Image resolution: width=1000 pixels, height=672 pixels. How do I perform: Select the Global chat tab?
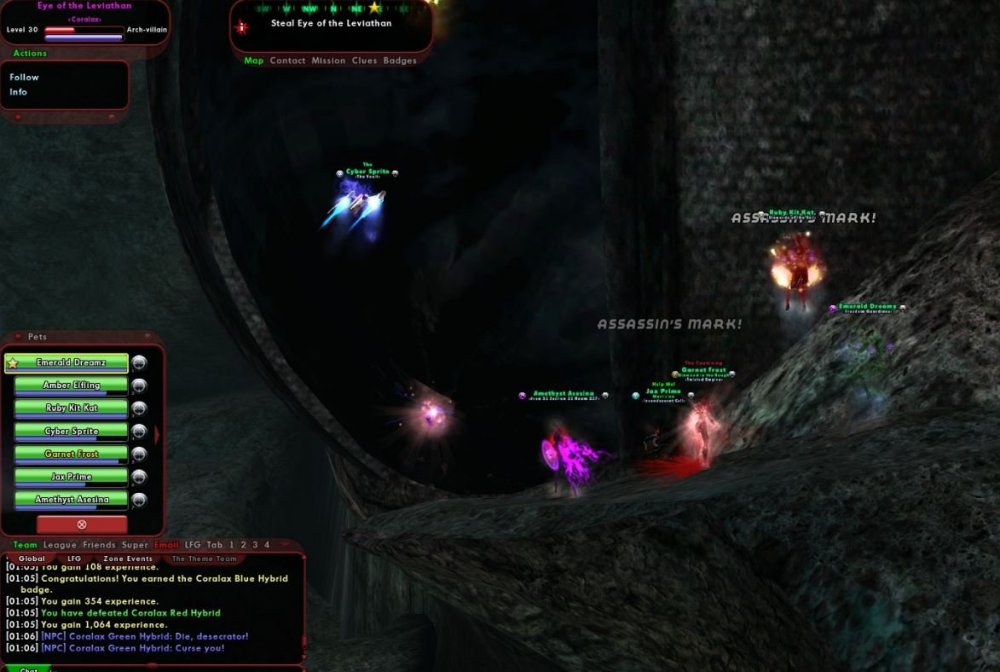point(32,559)
